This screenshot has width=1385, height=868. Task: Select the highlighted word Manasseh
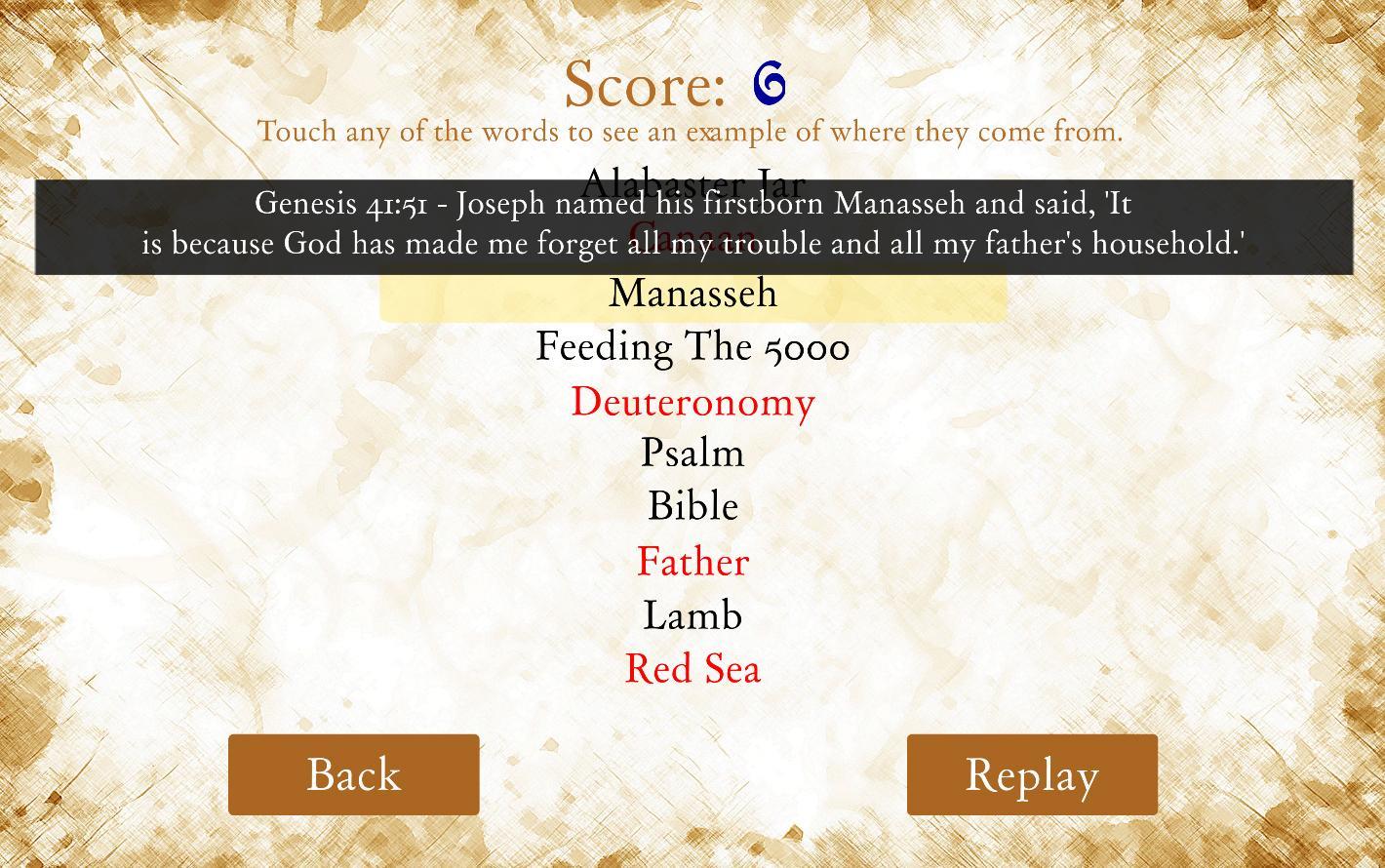[692, 293]
